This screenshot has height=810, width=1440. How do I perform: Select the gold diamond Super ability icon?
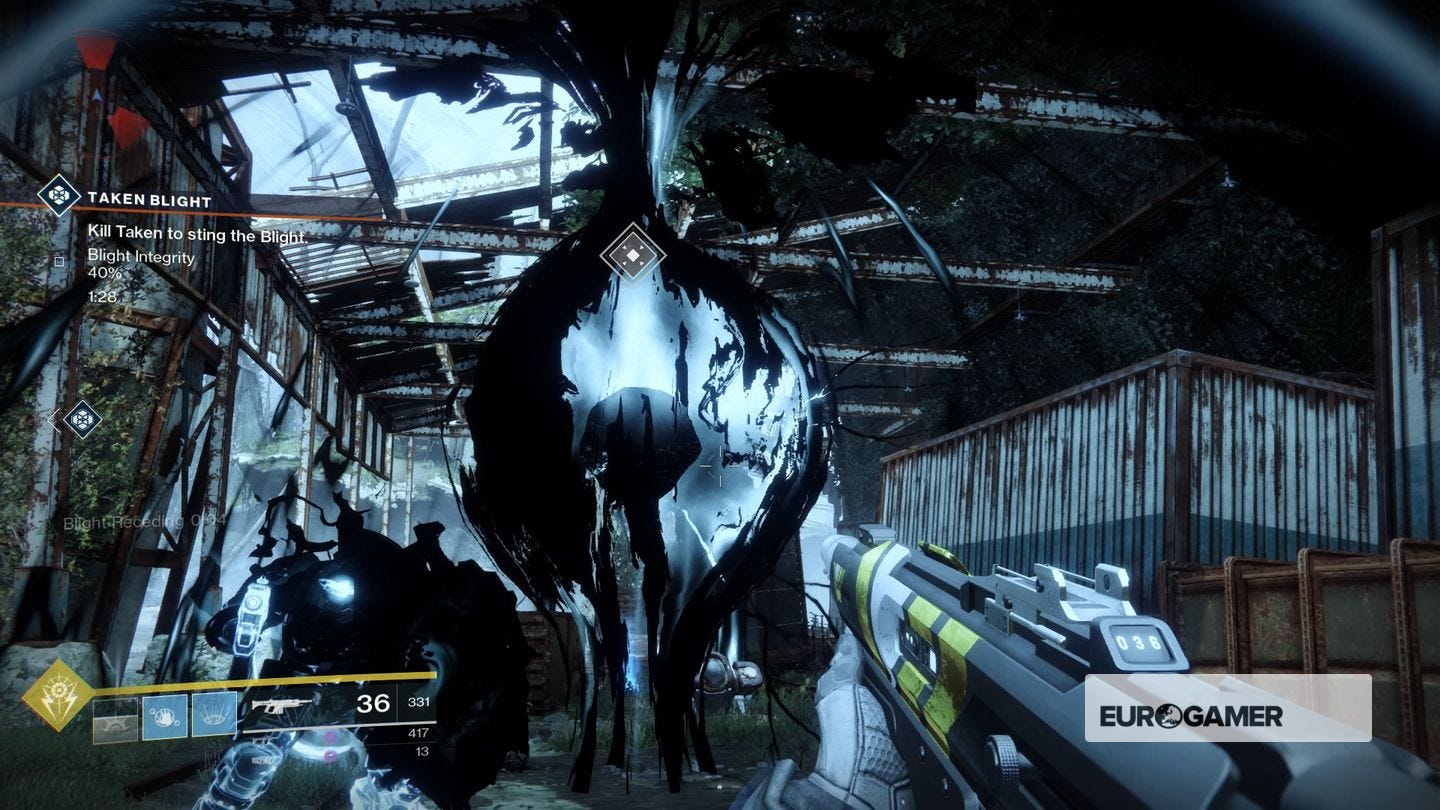(58, 695)
